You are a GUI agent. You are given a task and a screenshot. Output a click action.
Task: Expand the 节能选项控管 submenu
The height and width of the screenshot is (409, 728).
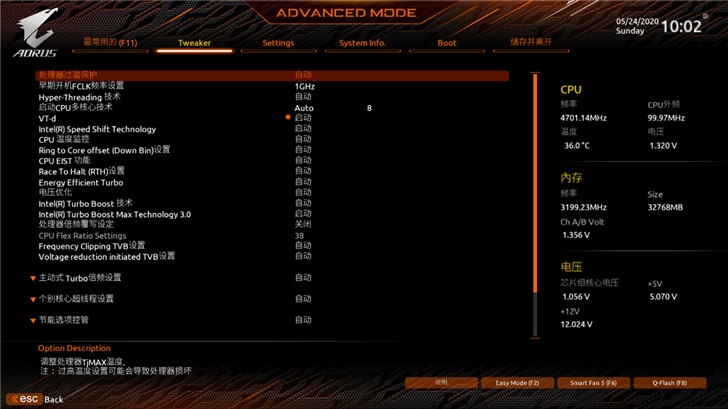pos(63,320)
